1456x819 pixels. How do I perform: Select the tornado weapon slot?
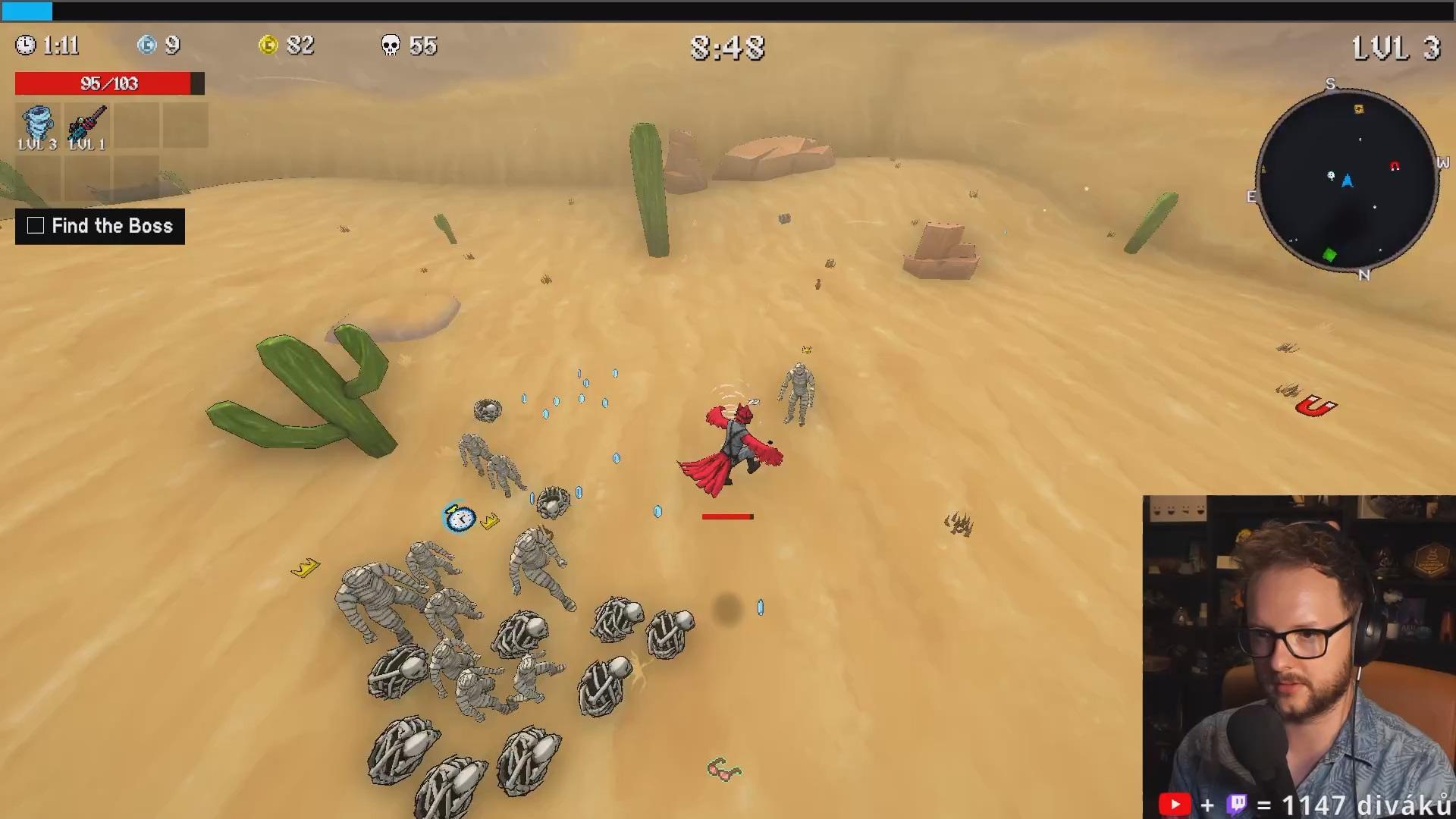coord(37,126)
